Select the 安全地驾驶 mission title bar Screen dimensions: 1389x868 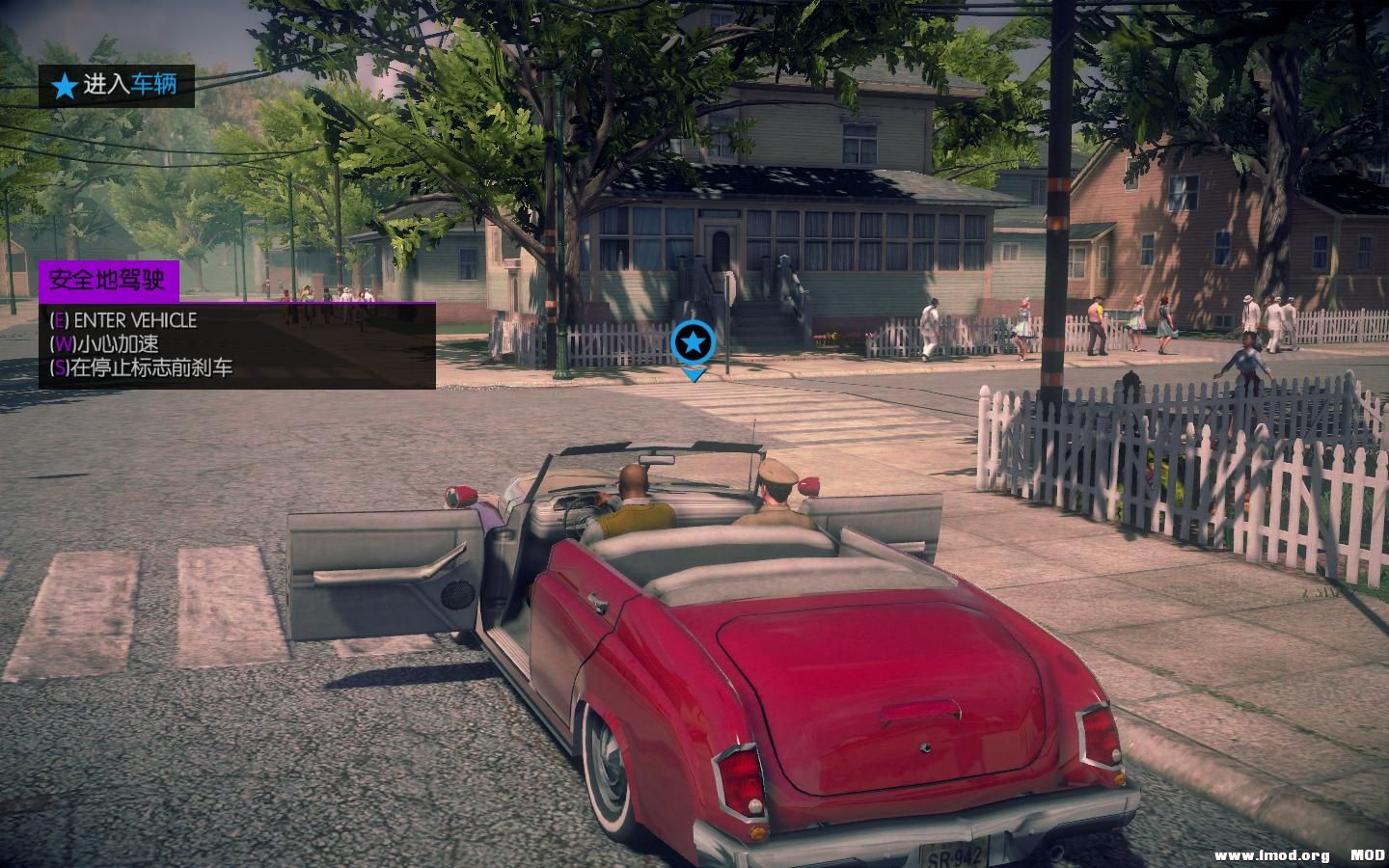tap(108, 282)
